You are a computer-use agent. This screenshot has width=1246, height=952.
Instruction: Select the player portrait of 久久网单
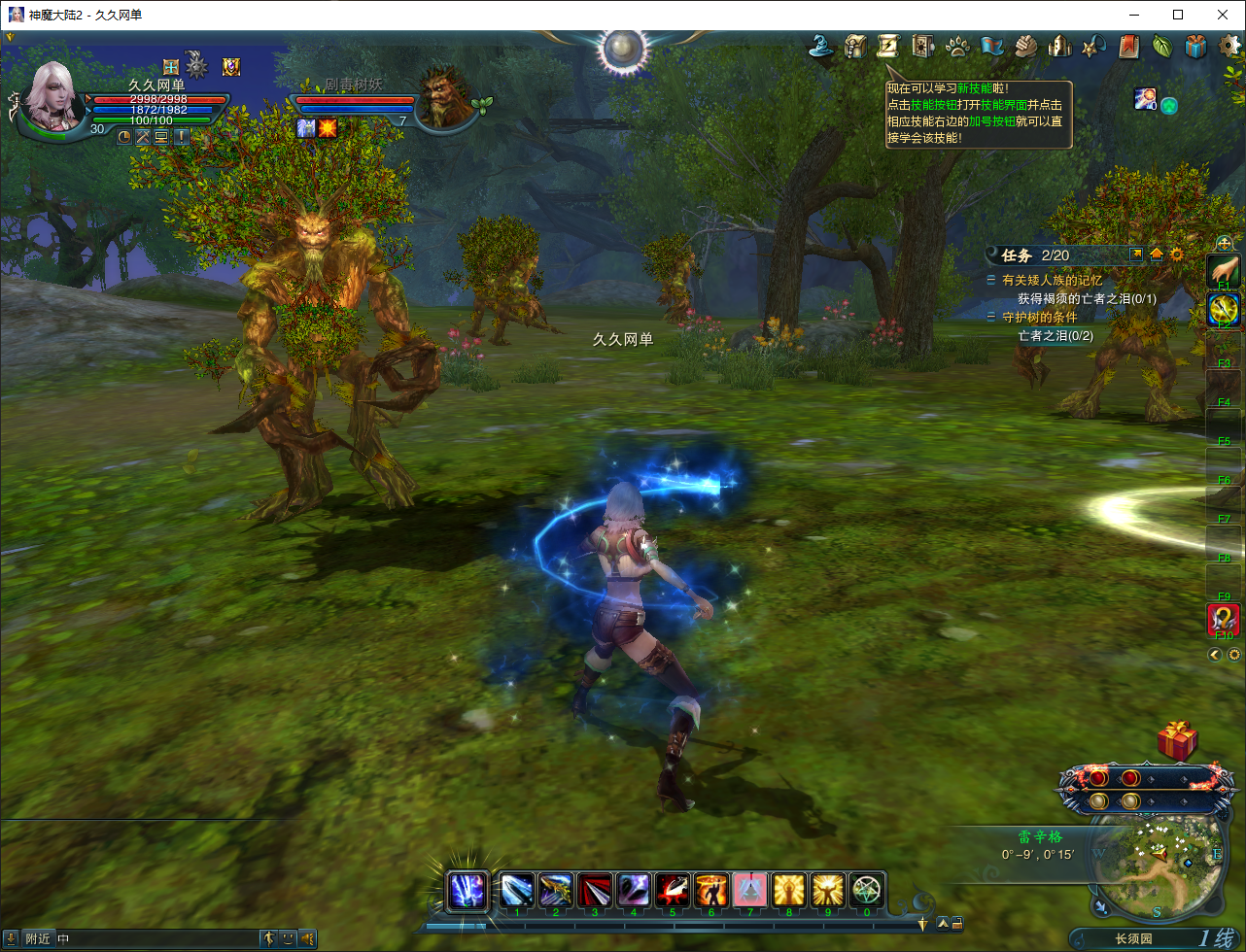click(56, 98)
